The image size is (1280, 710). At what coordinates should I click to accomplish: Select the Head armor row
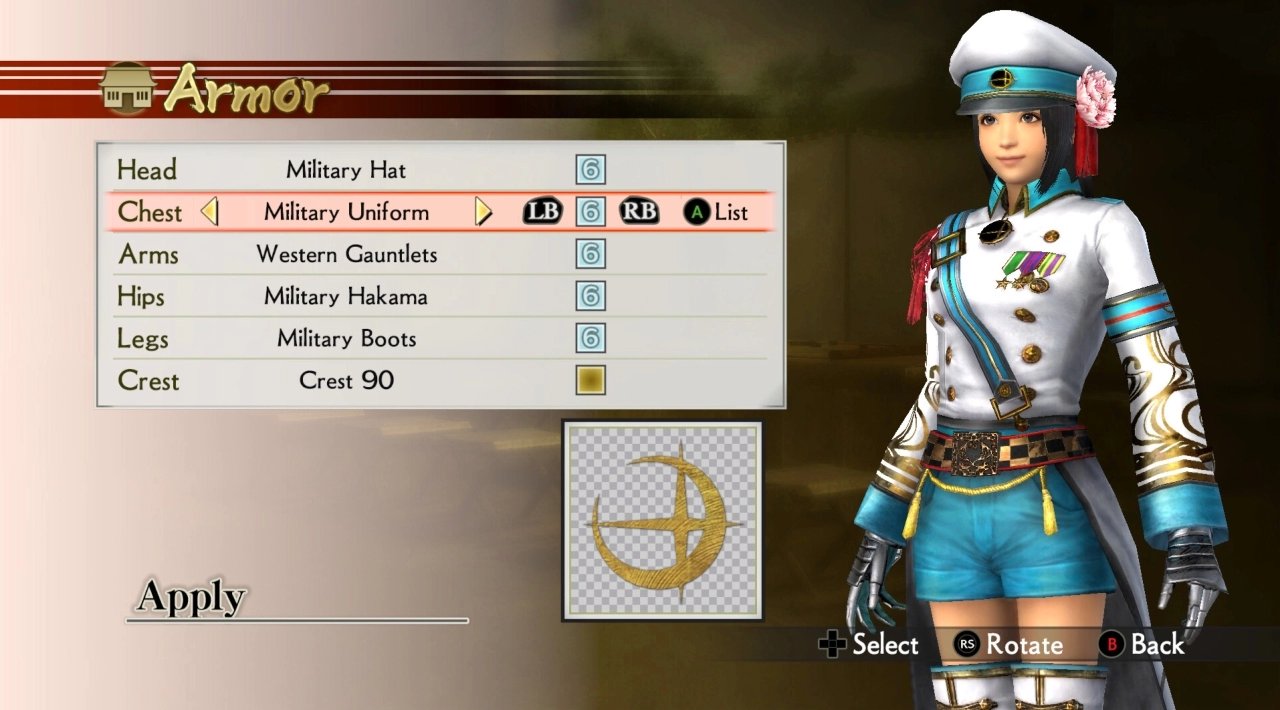pyautogui.click(x=345, y=170)
